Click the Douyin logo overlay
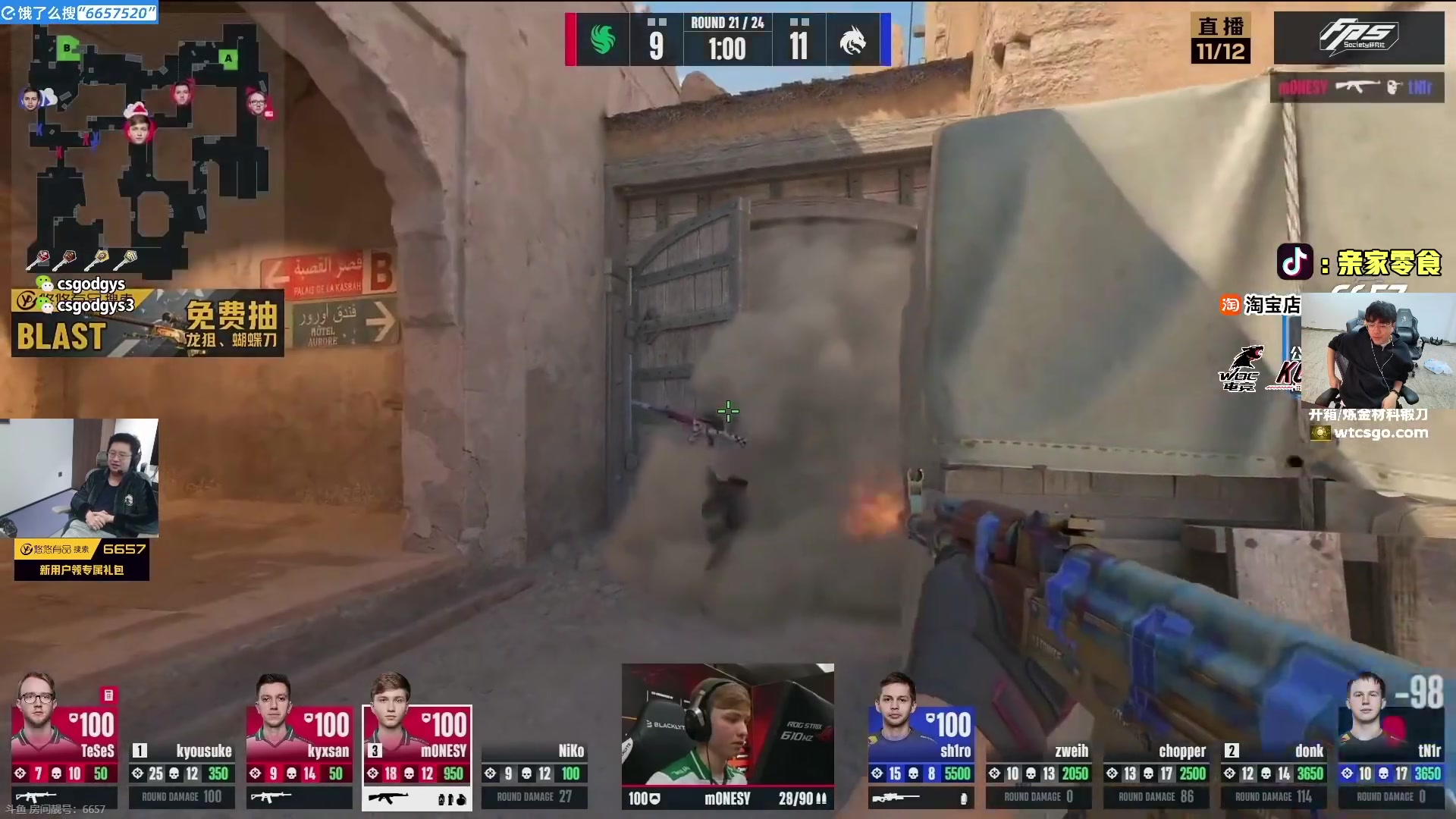The height and width of the screenshot is (819, 1456). coord(1294,262)
